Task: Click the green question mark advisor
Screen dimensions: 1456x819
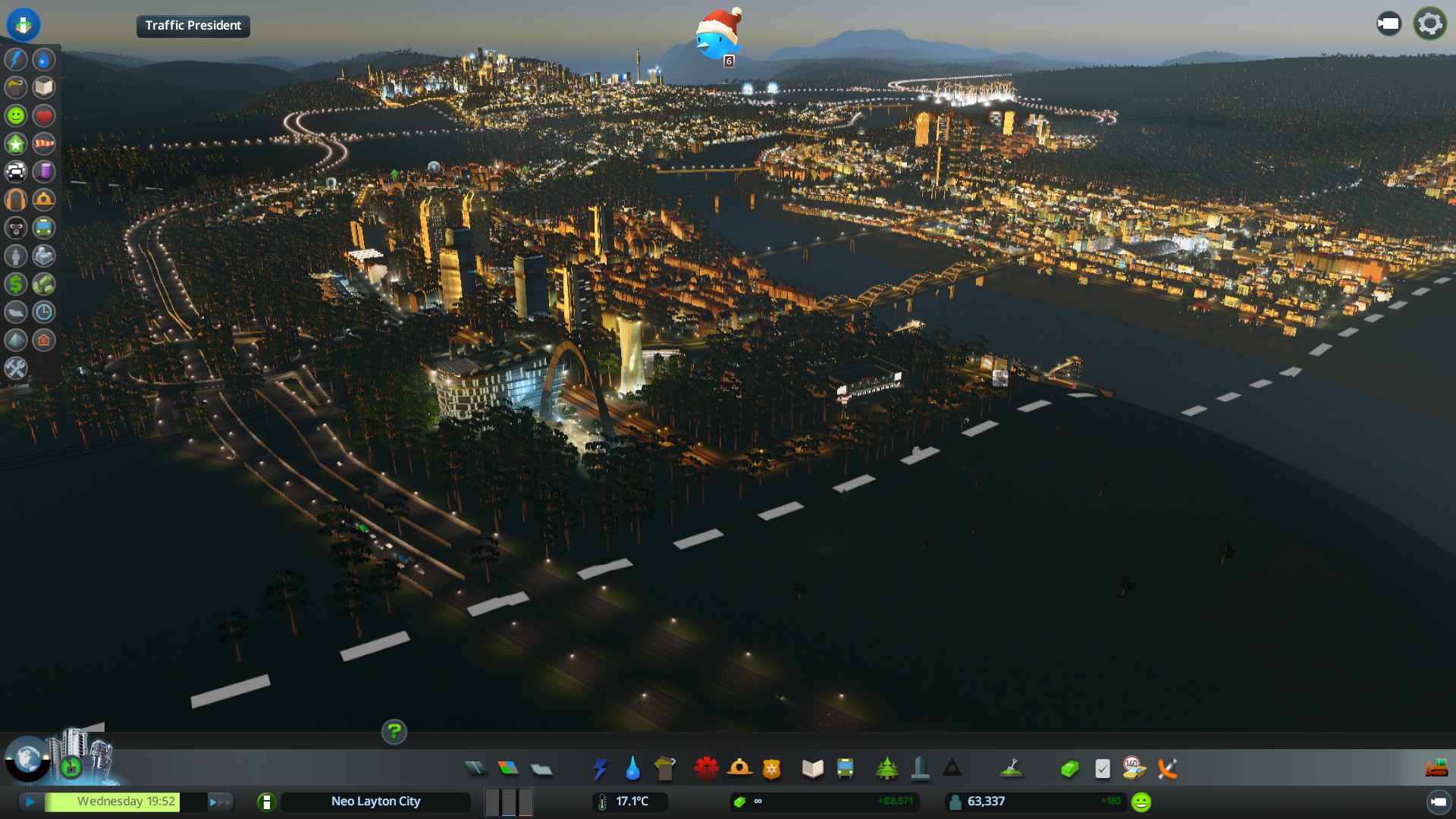Action: pos(394,732)
